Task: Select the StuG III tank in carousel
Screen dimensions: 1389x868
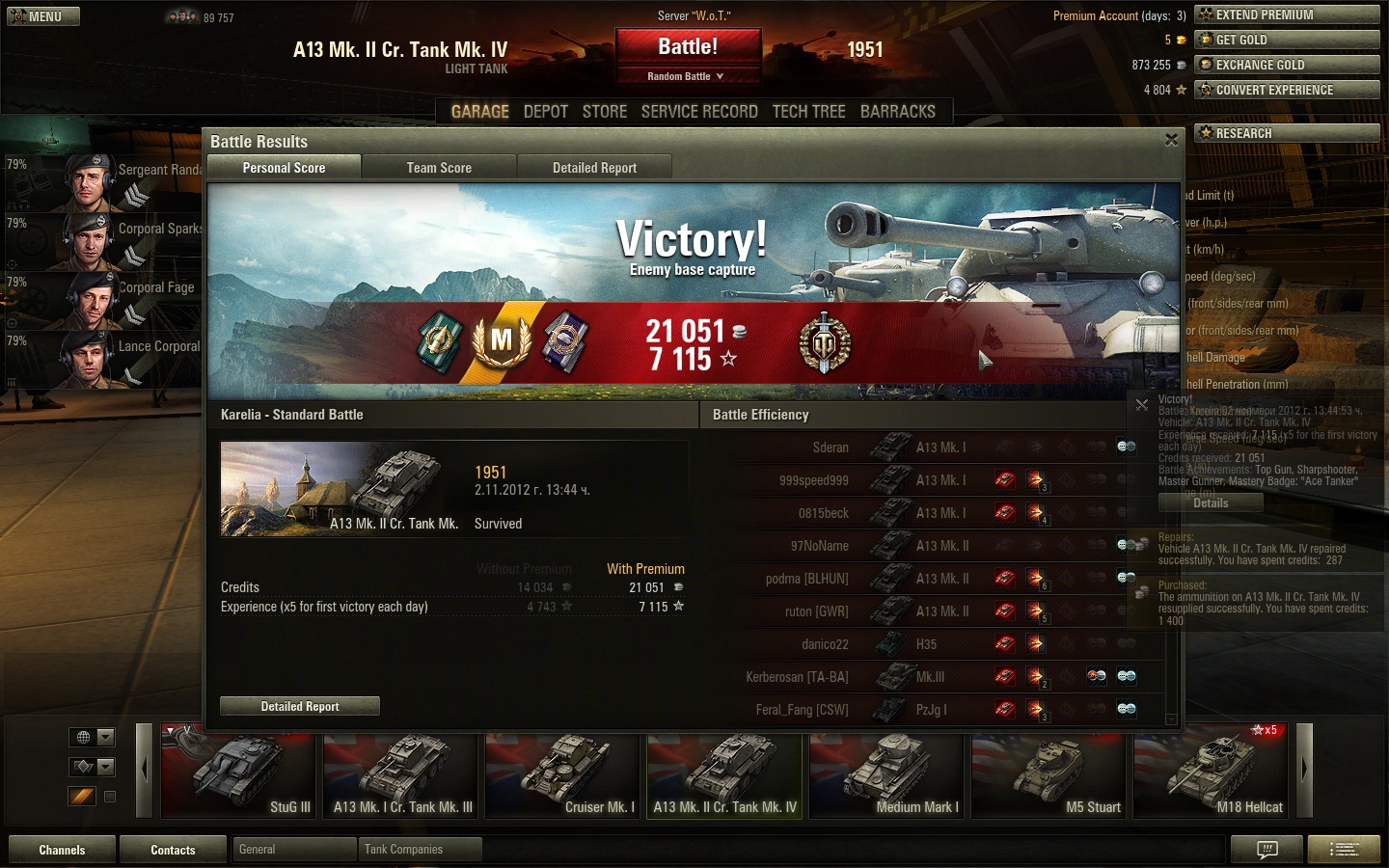Action: [x=238, y=773]
